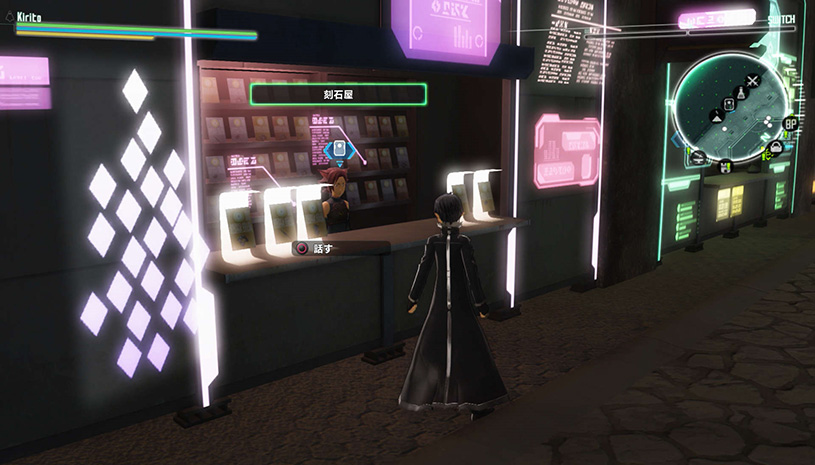Select the hexagonal card icon above shopkeeper
Image resolution: width=815 pixels, height=465 pixels.
point(338,152)
